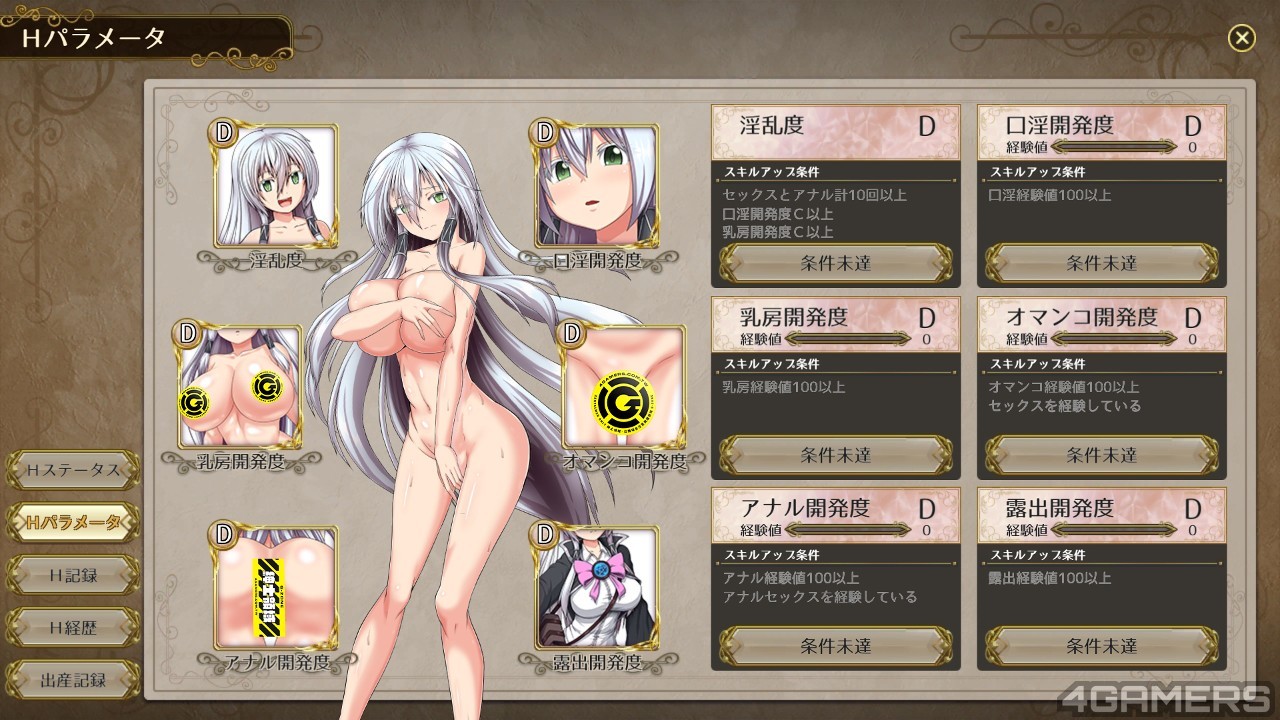Viewport: 1280px width, 720px height.
Task: Choose the 露出開発度 uniform thumbnail
Action: tap(597, 587)
